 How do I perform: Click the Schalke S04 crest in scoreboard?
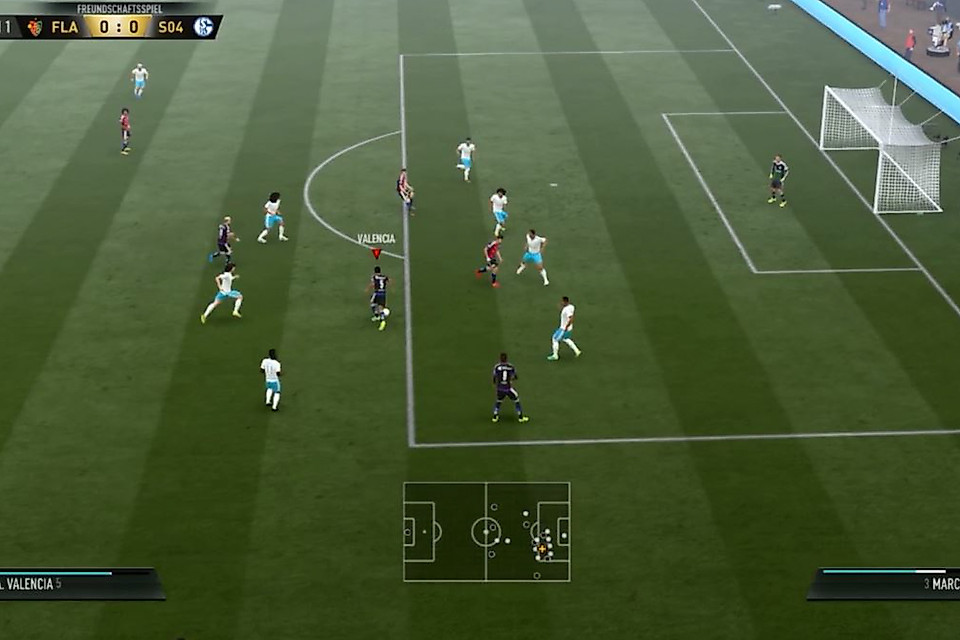(x=204, y=27)
